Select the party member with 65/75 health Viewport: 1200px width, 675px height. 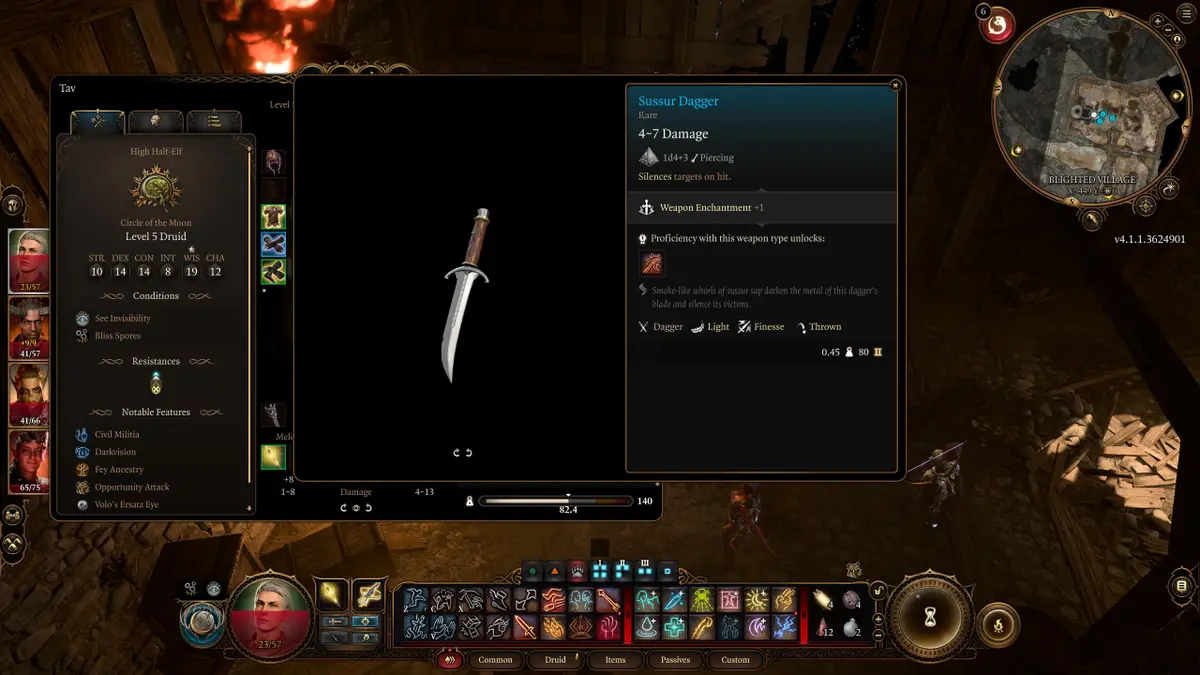(28, 460)
